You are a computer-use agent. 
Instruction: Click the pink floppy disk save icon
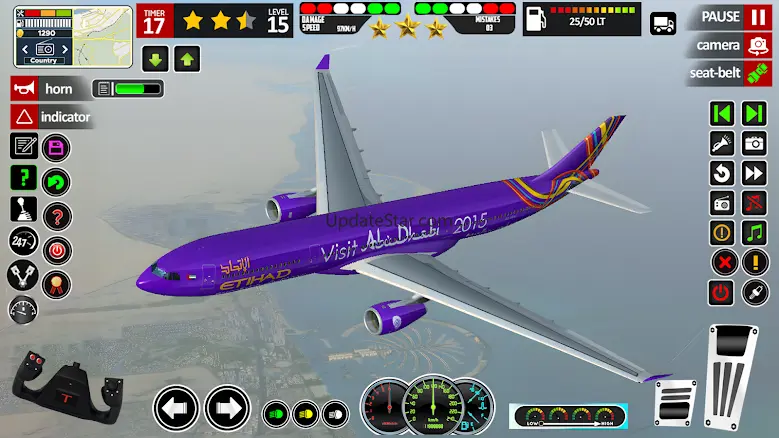click(57, 148)
